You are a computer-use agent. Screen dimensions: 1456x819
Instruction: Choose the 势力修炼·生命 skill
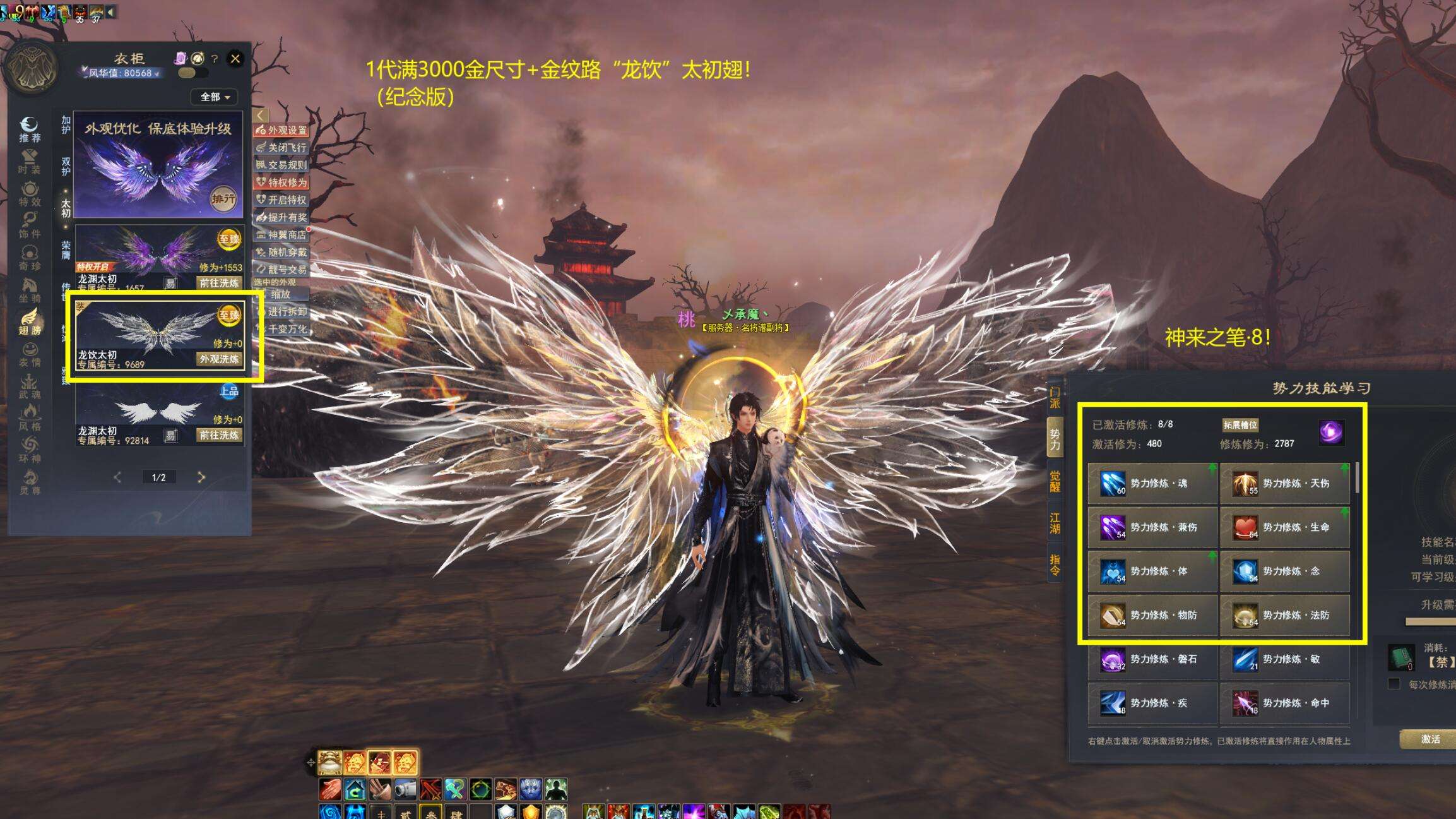(x=1284, y=527)
